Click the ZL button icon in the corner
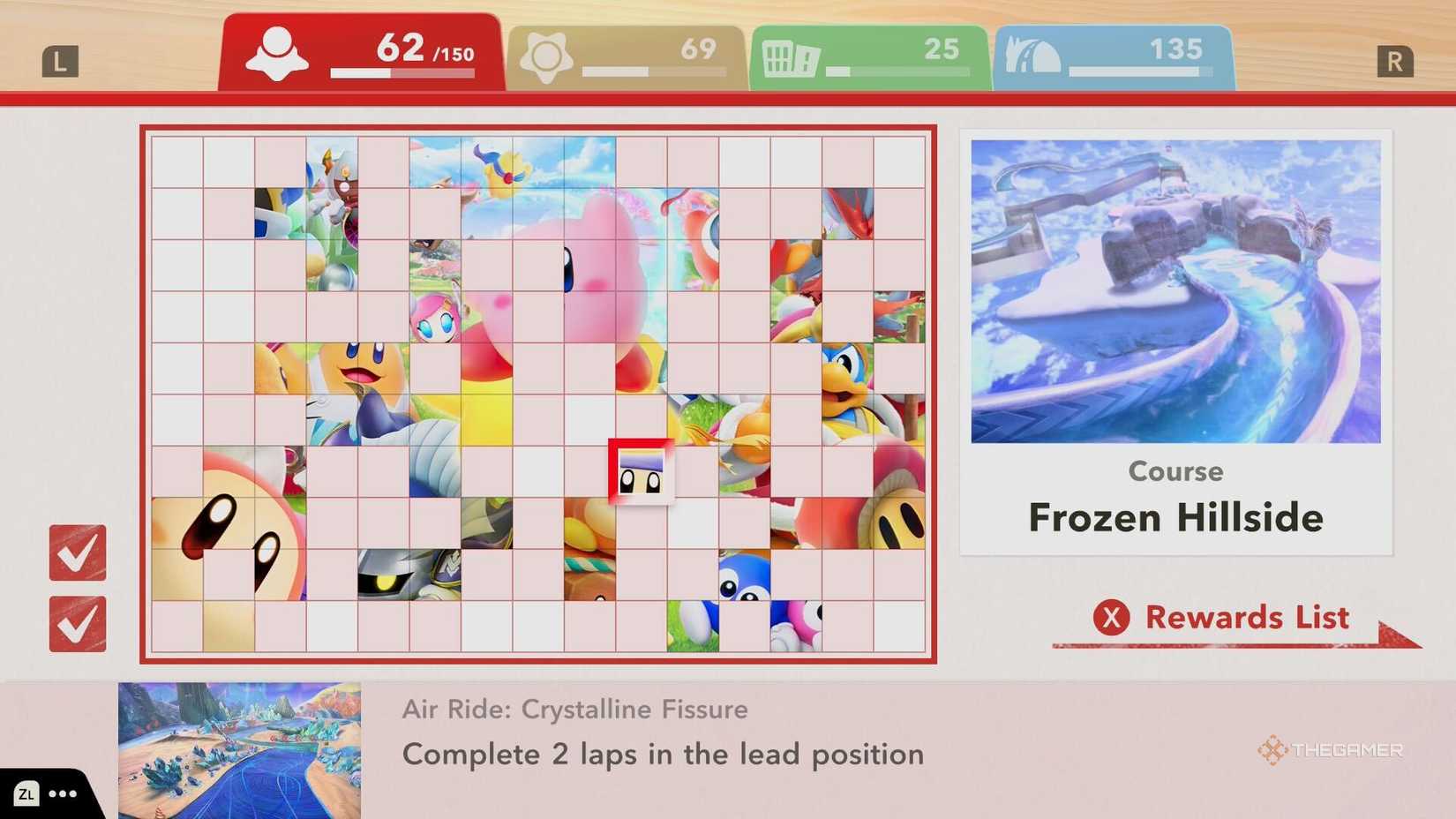Image resolution: width=1456 pixels, height=819 pixels. click(26, 793)
